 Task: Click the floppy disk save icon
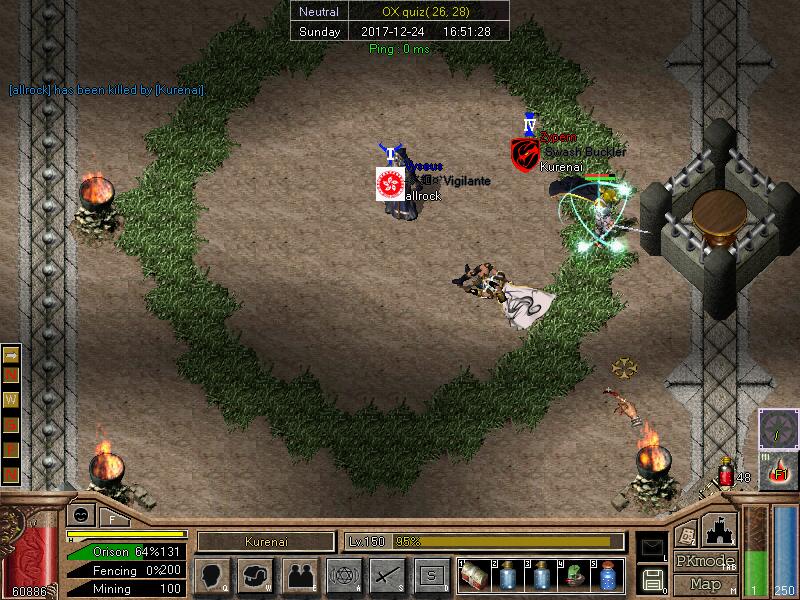(x=652, y=578)
